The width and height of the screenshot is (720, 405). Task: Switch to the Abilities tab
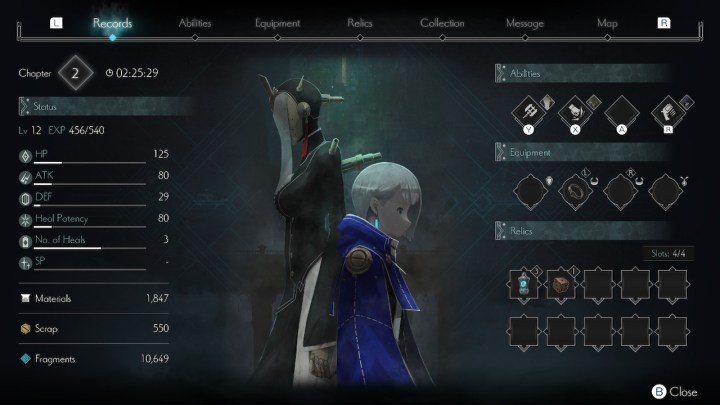pos(194,22)
